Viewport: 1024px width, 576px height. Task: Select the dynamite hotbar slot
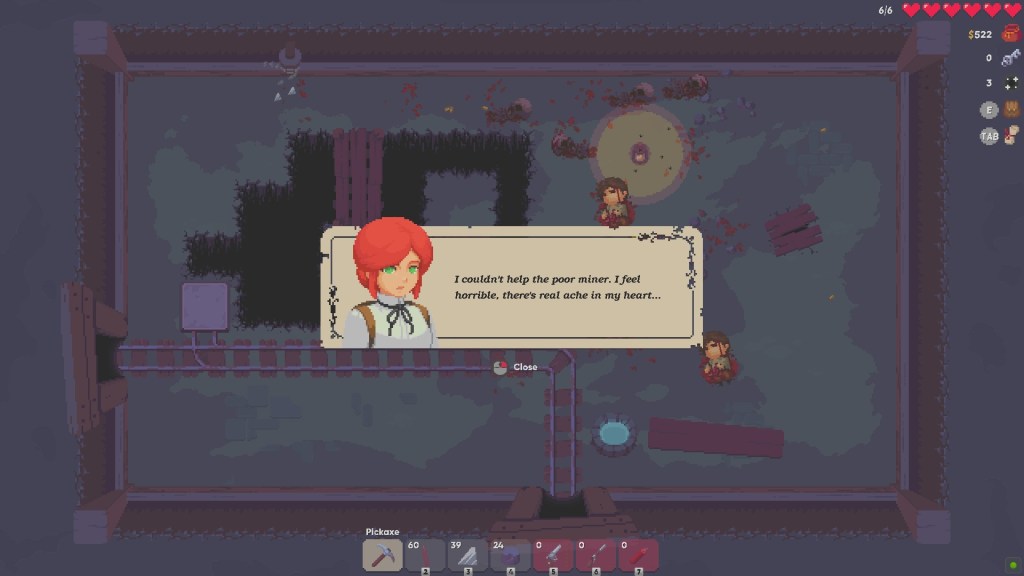(x=638, y=555)
